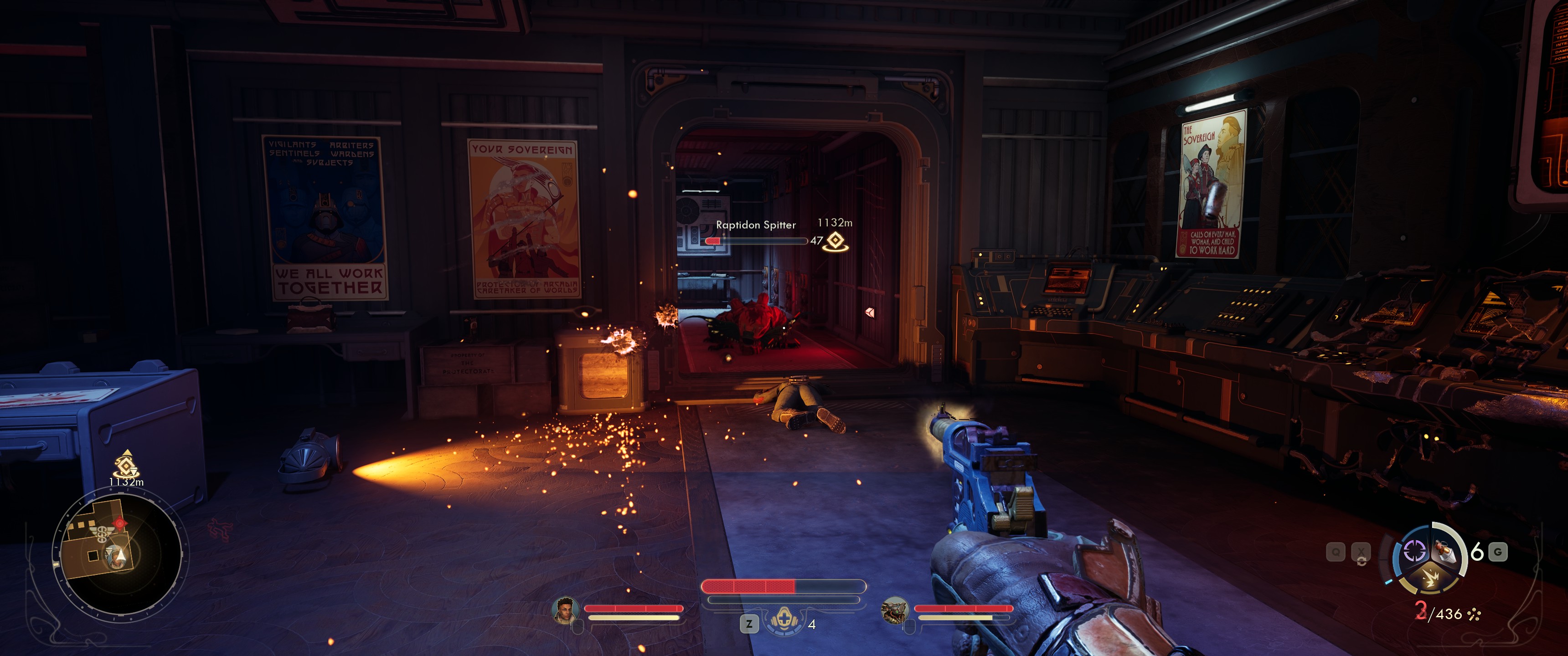1568x656 pixels.
Task: Use the medical inhaler icon
Action: coord(784,621)
